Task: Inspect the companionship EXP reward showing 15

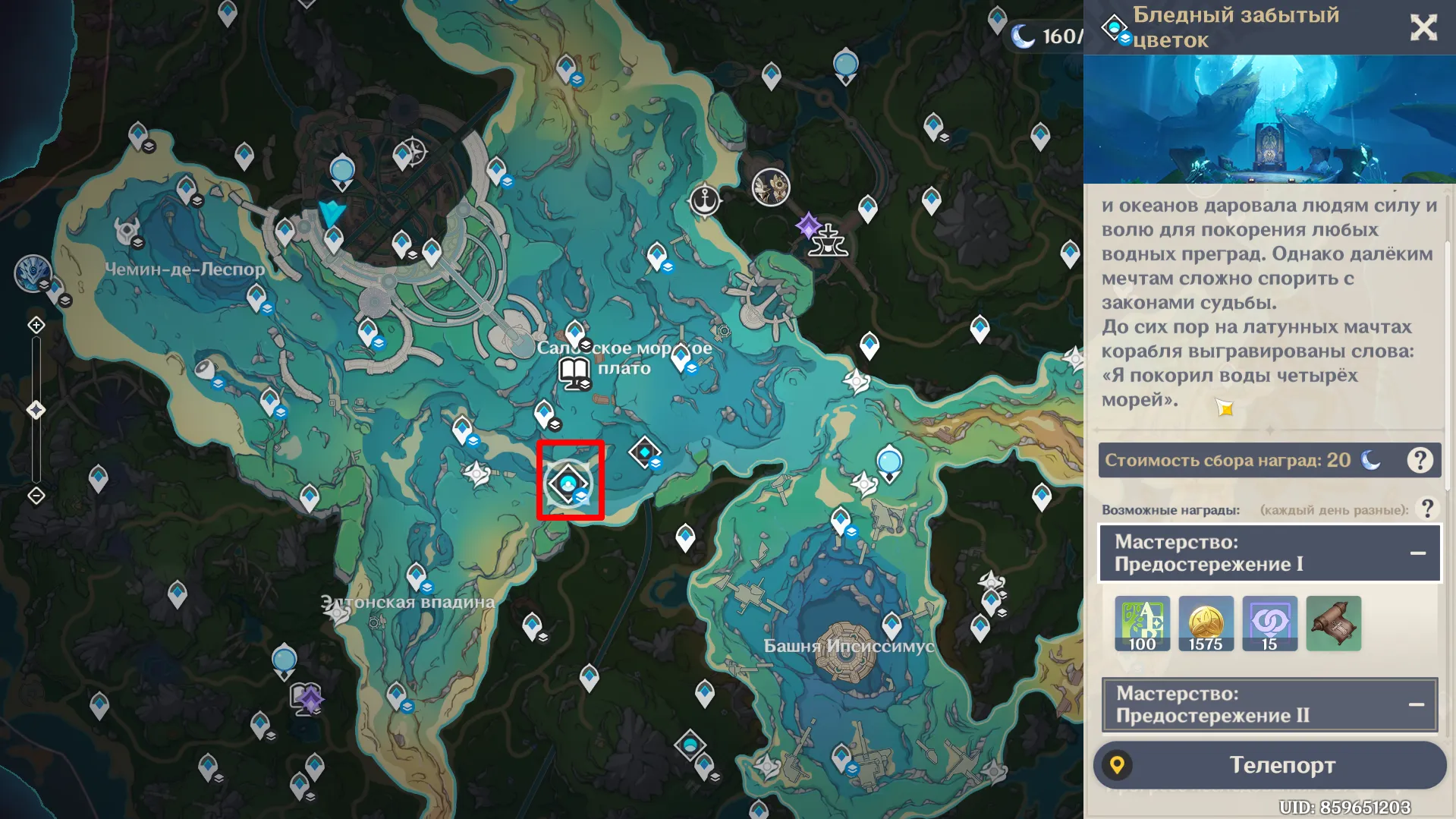Action: pos(1269,624)
